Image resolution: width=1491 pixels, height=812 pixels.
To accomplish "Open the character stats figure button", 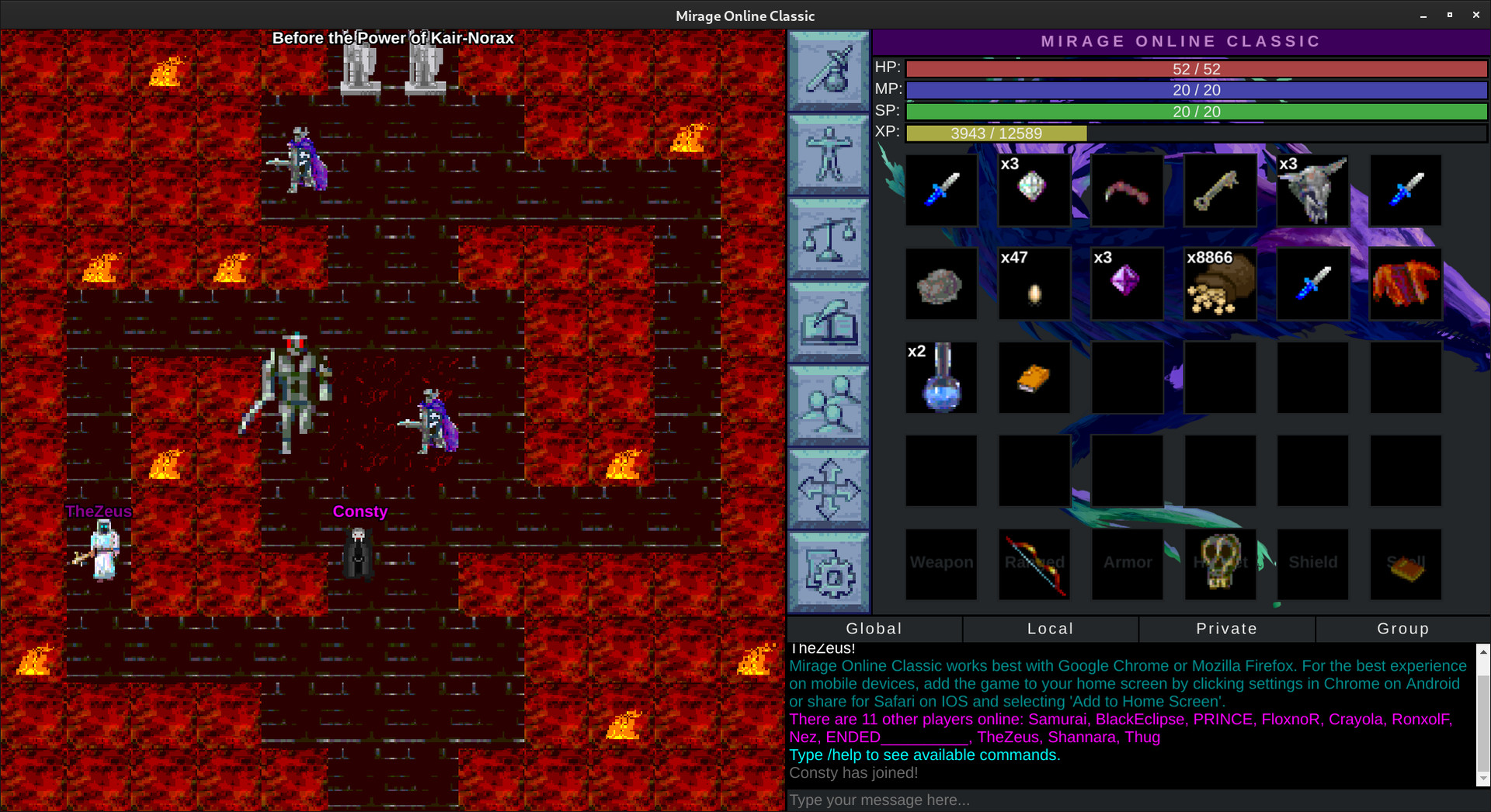I will coord(829,154).
